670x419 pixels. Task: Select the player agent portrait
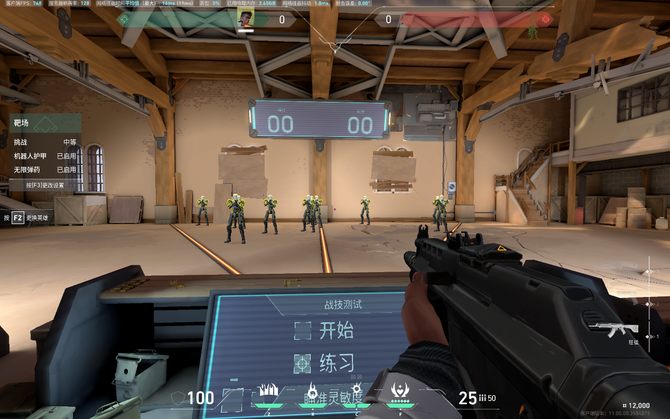245,18
